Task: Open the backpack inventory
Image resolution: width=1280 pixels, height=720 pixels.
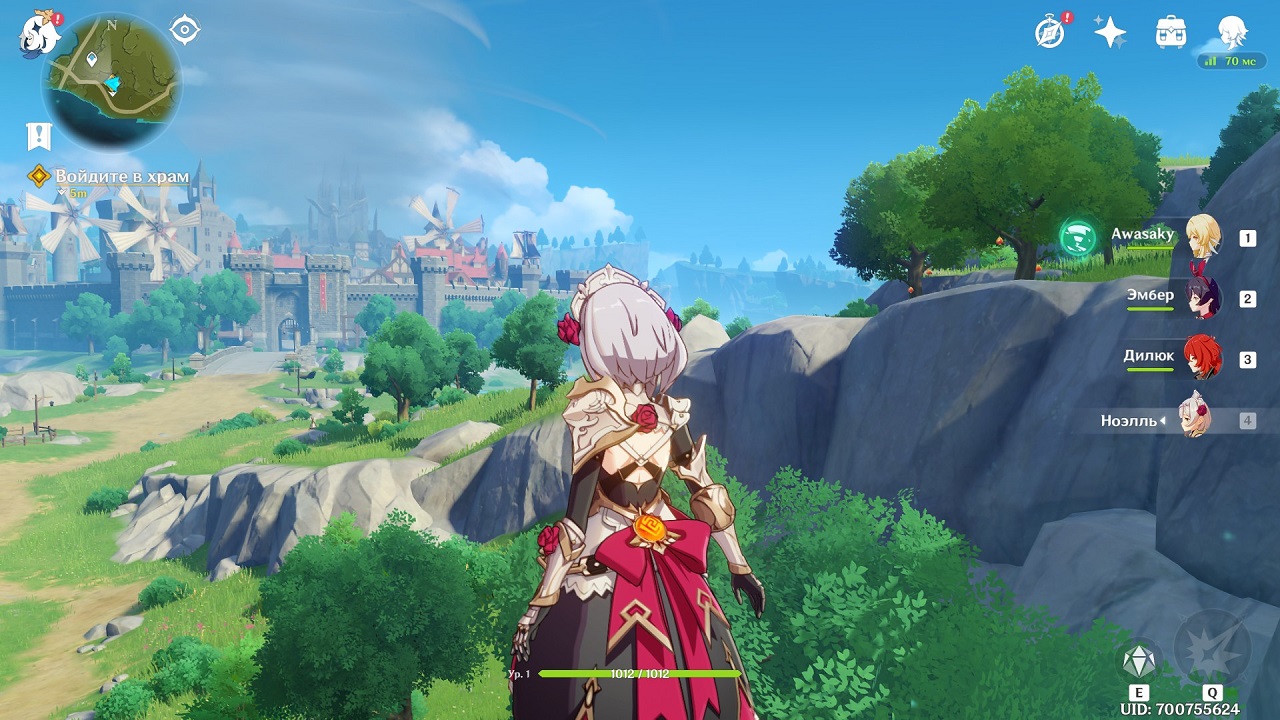Action: click(x=1170, y=32)
